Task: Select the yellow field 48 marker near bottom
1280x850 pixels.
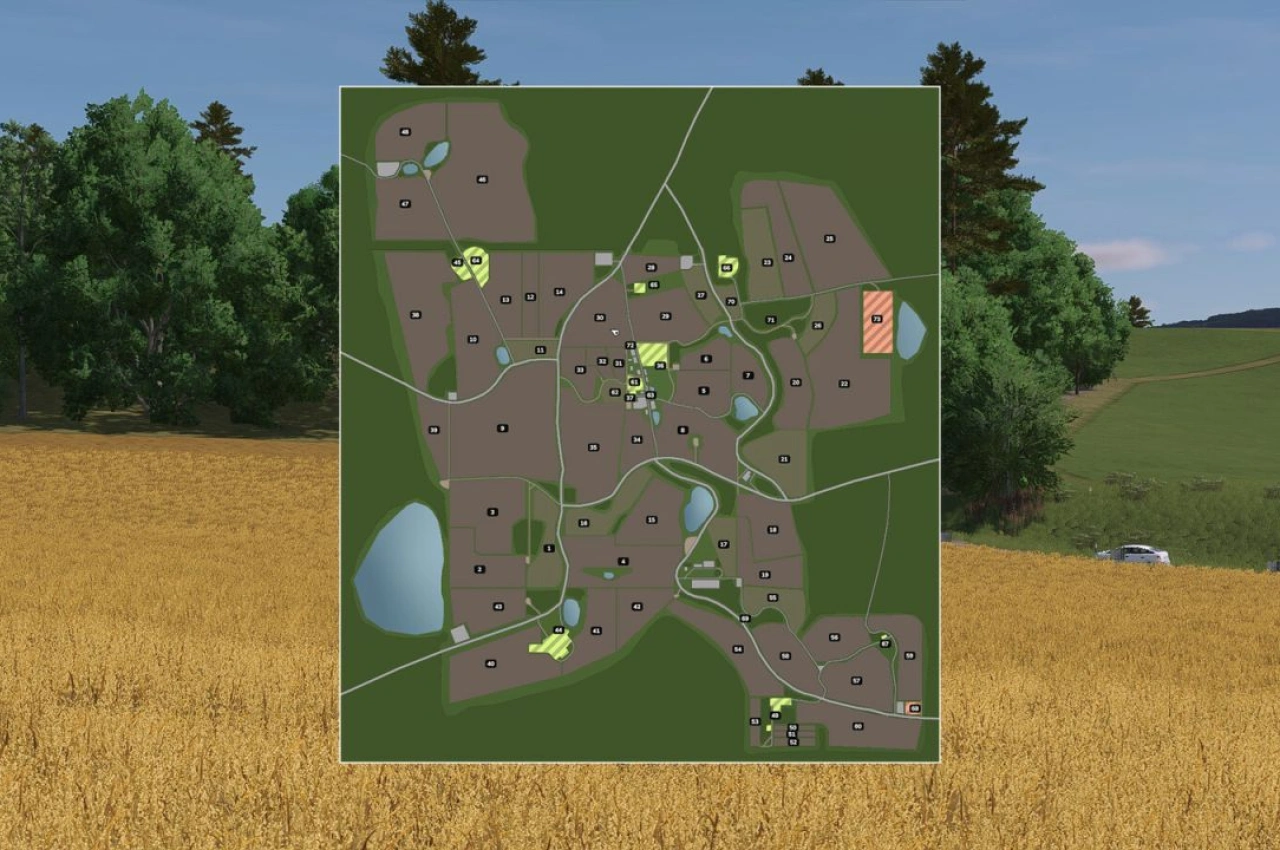Action: (x=774, y=715)
